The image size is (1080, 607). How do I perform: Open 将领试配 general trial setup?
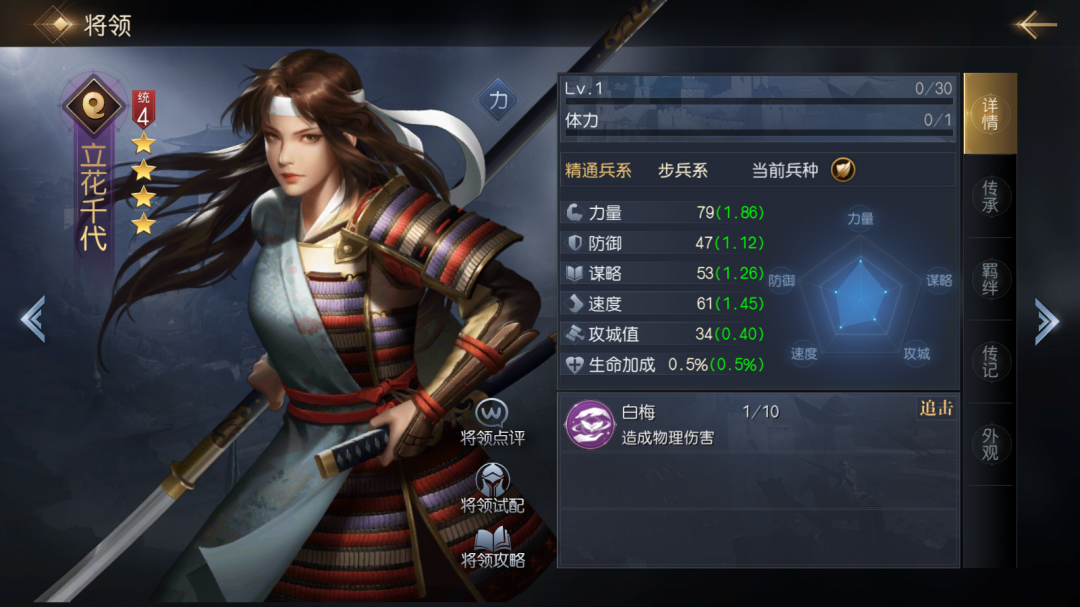[x=492, y=490]
